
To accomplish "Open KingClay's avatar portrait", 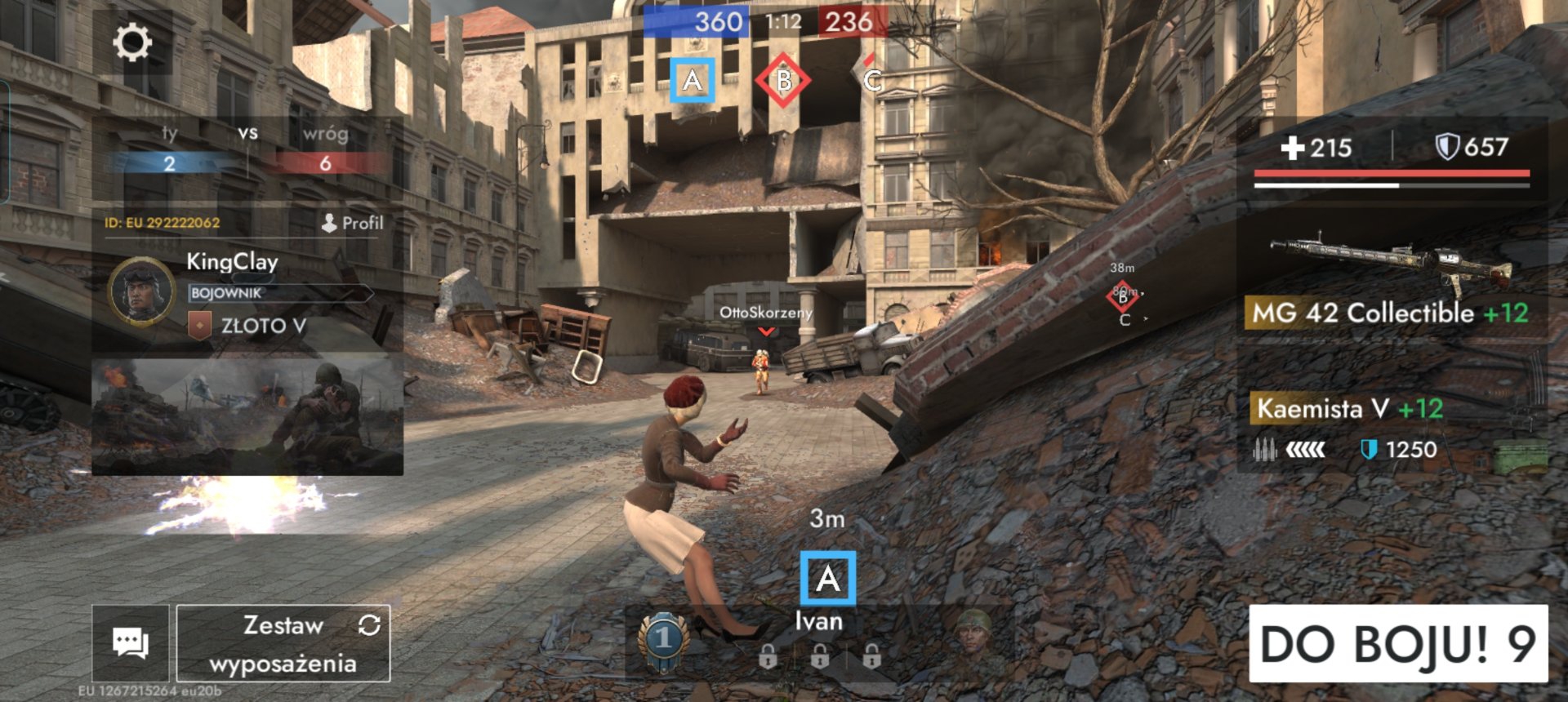I will coord(140,291).
